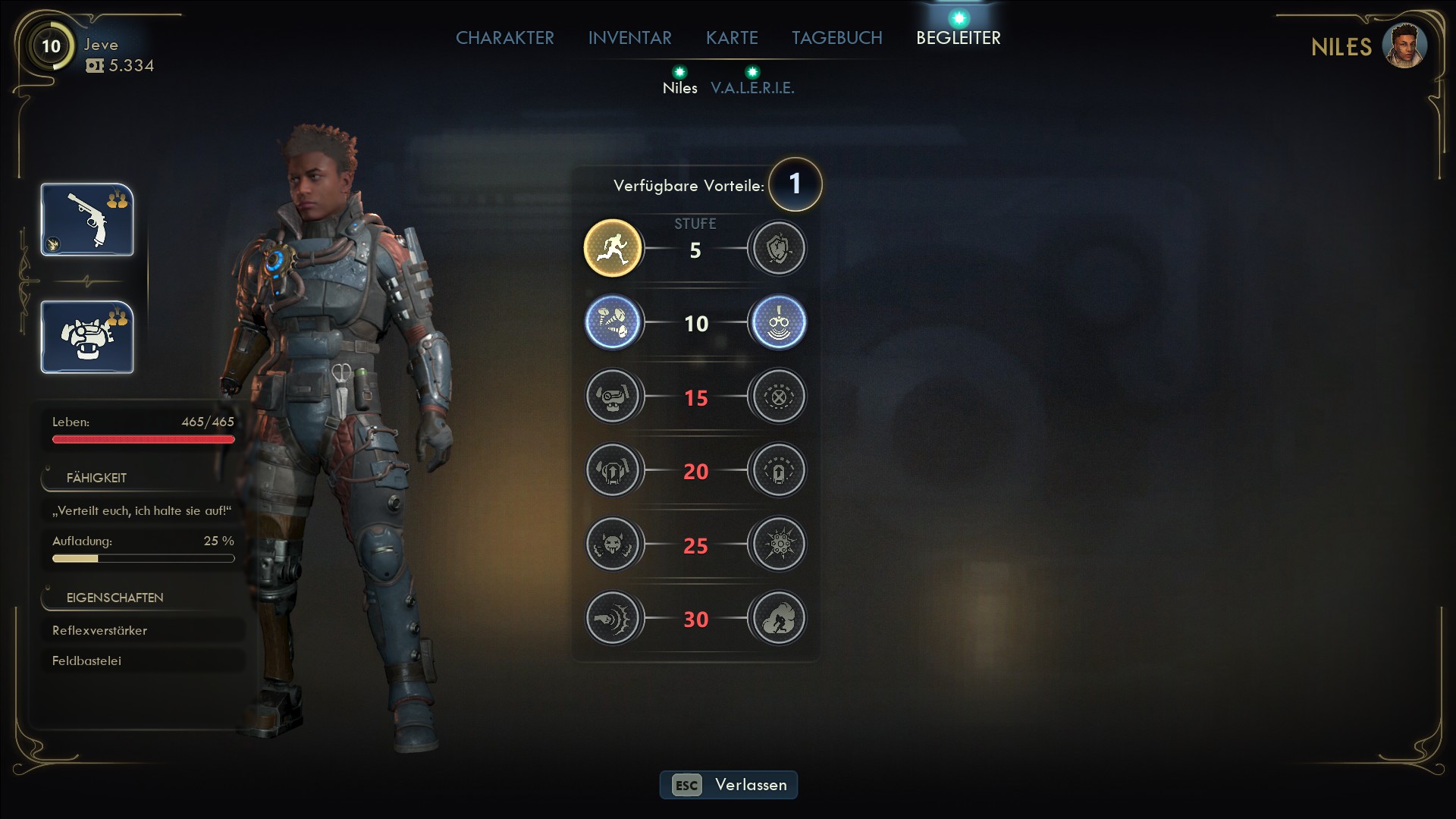Select the Feldbastelei trait row
This screenshot has width=1456, height=819.
pos(143,661)
